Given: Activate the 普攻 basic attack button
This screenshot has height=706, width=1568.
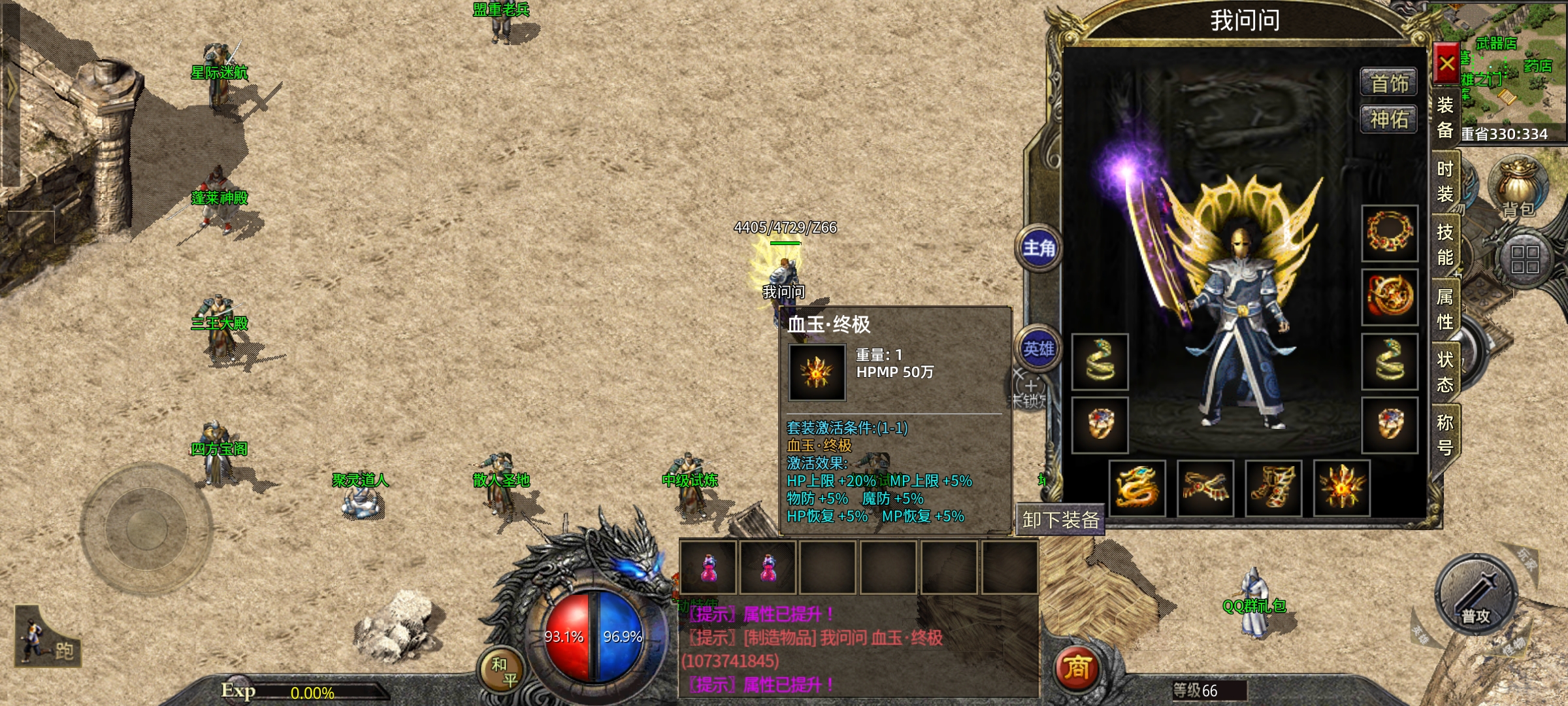Looking at the screenshot, I should pyautogui.click(x=1476, y=595).
